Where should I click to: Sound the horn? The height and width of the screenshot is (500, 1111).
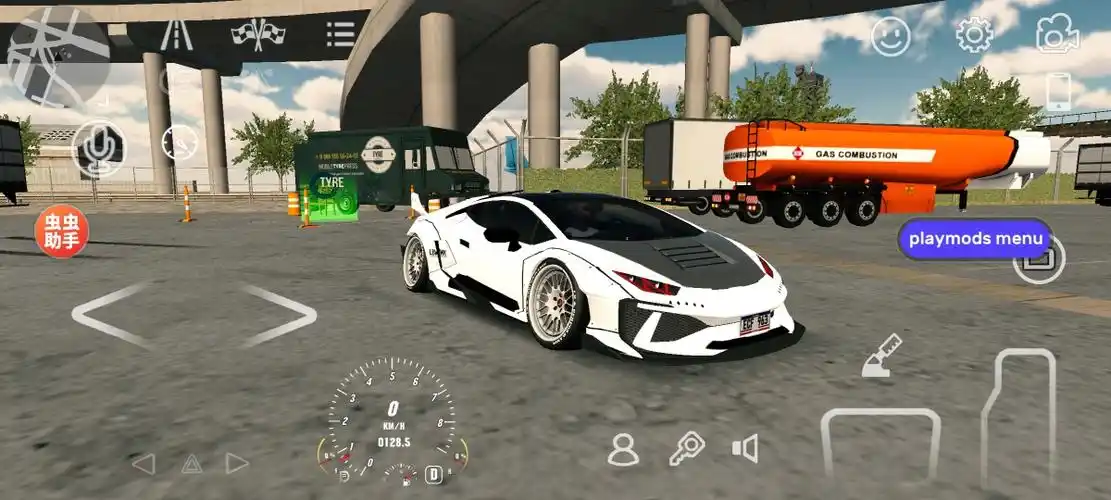[745, 448]
